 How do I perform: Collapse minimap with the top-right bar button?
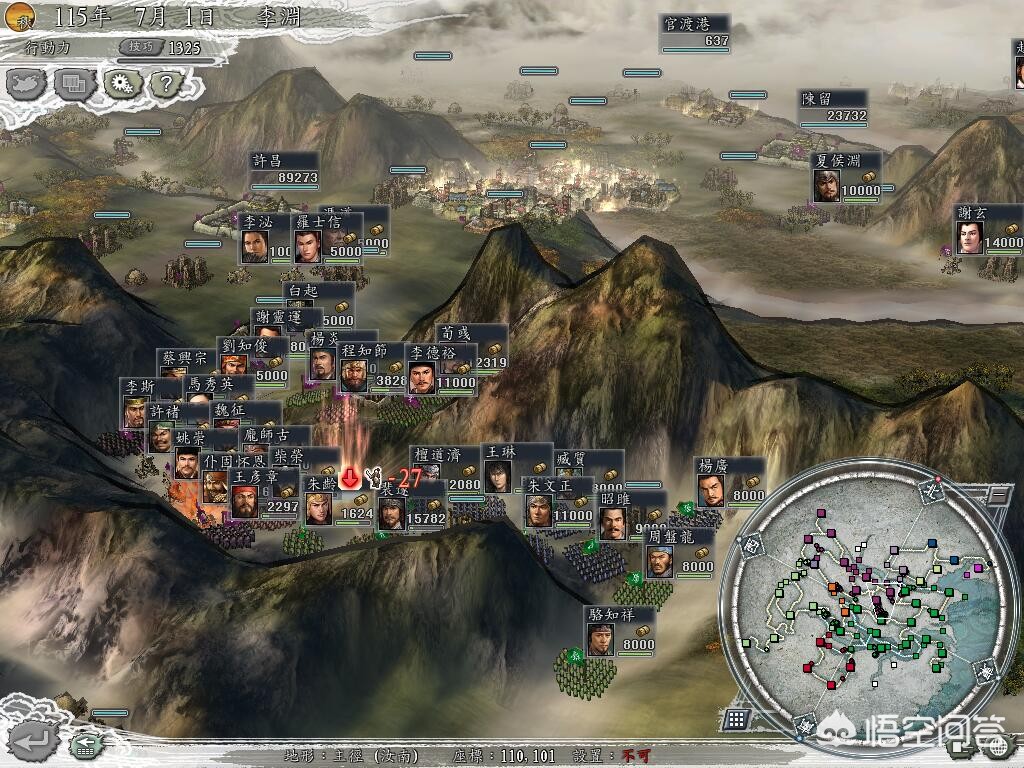click(x=996, y=495)
